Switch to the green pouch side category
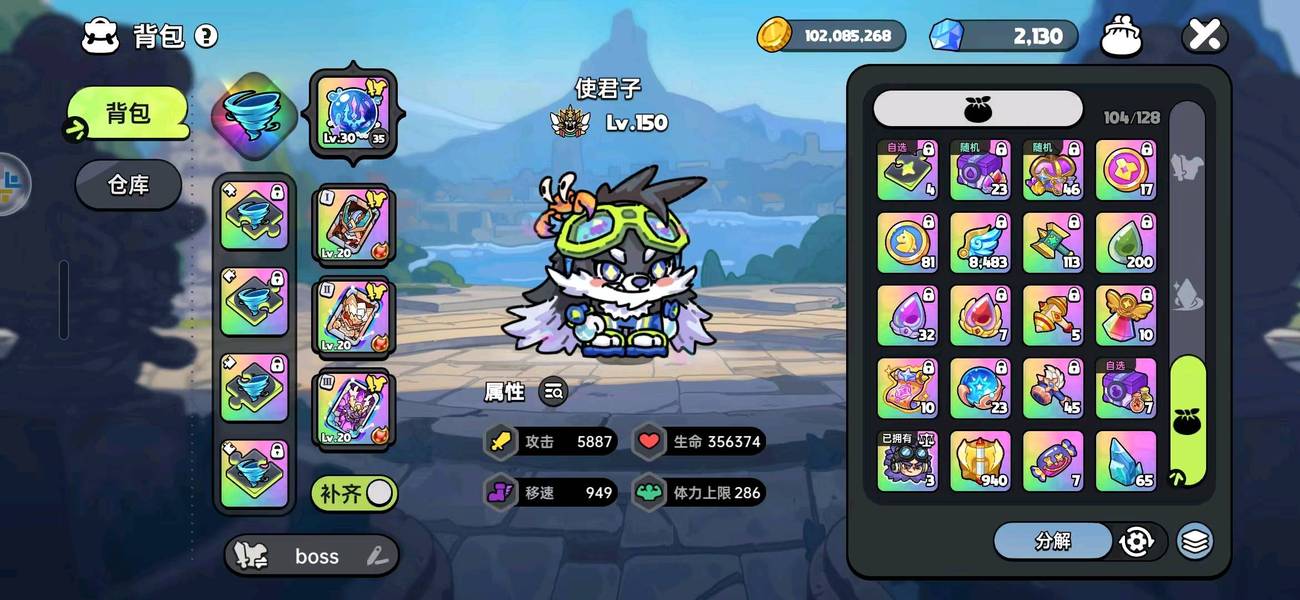This screenshot has height=600, width=1300. (x=1188, y=420)
